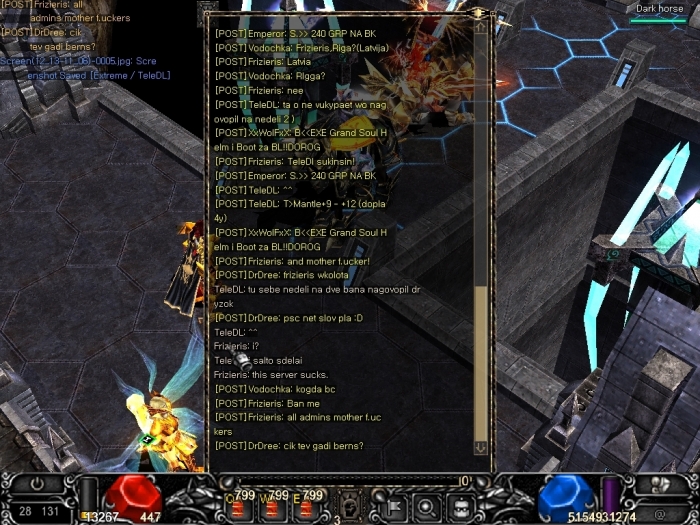Use the Q-slot potion

238,508
